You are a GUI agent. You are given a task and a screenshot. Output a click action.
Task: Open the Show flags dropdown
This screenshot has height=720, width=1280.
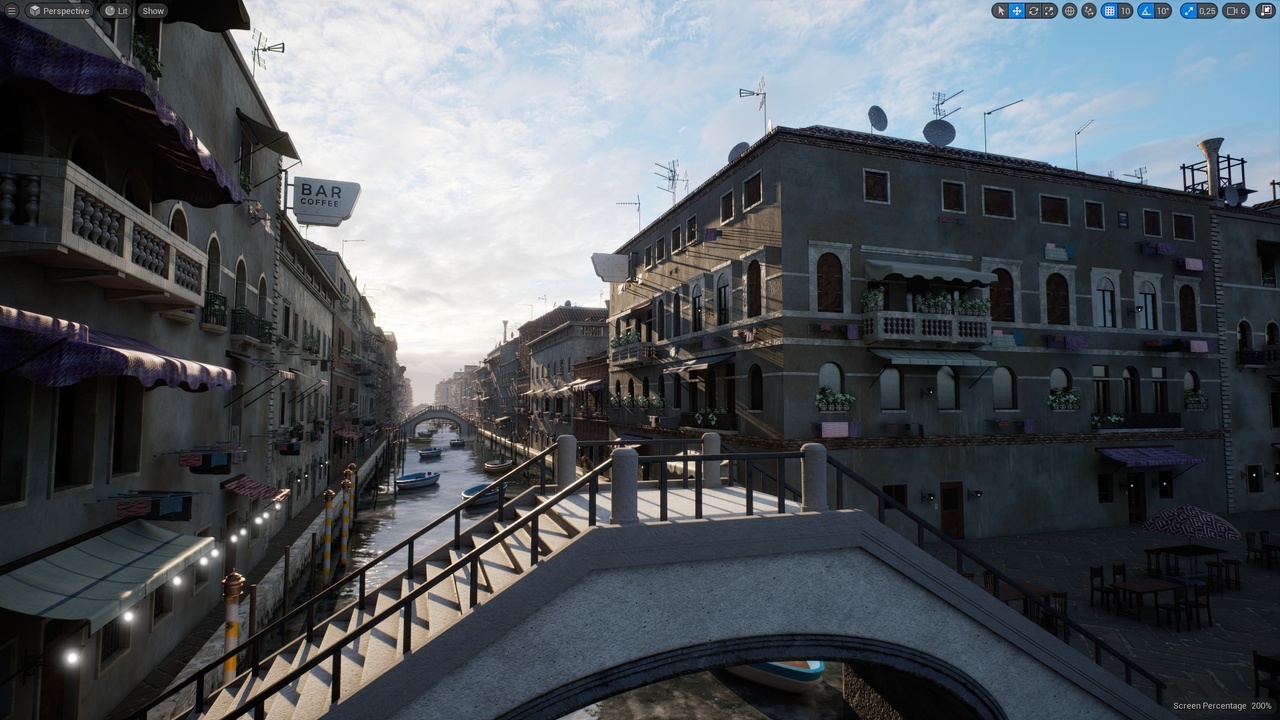pos(152,11)
